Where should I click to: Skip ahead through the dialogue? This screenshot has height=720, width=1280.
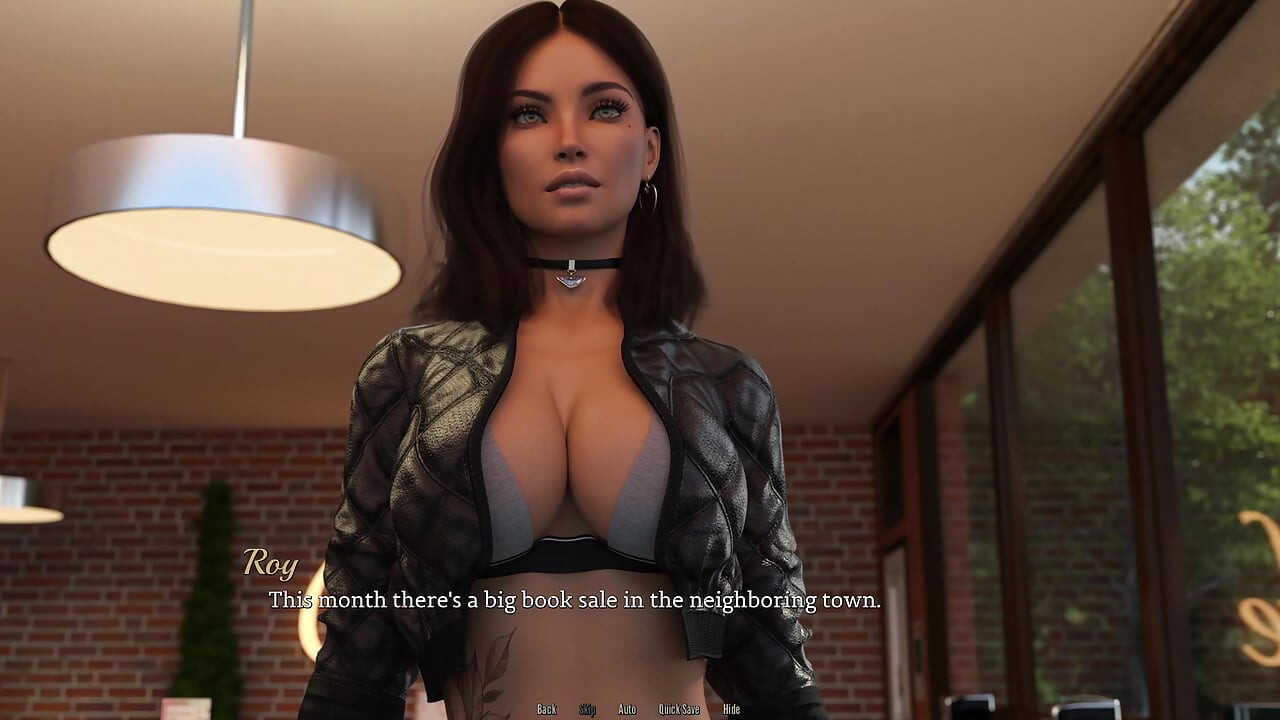[x=587, y=709]
